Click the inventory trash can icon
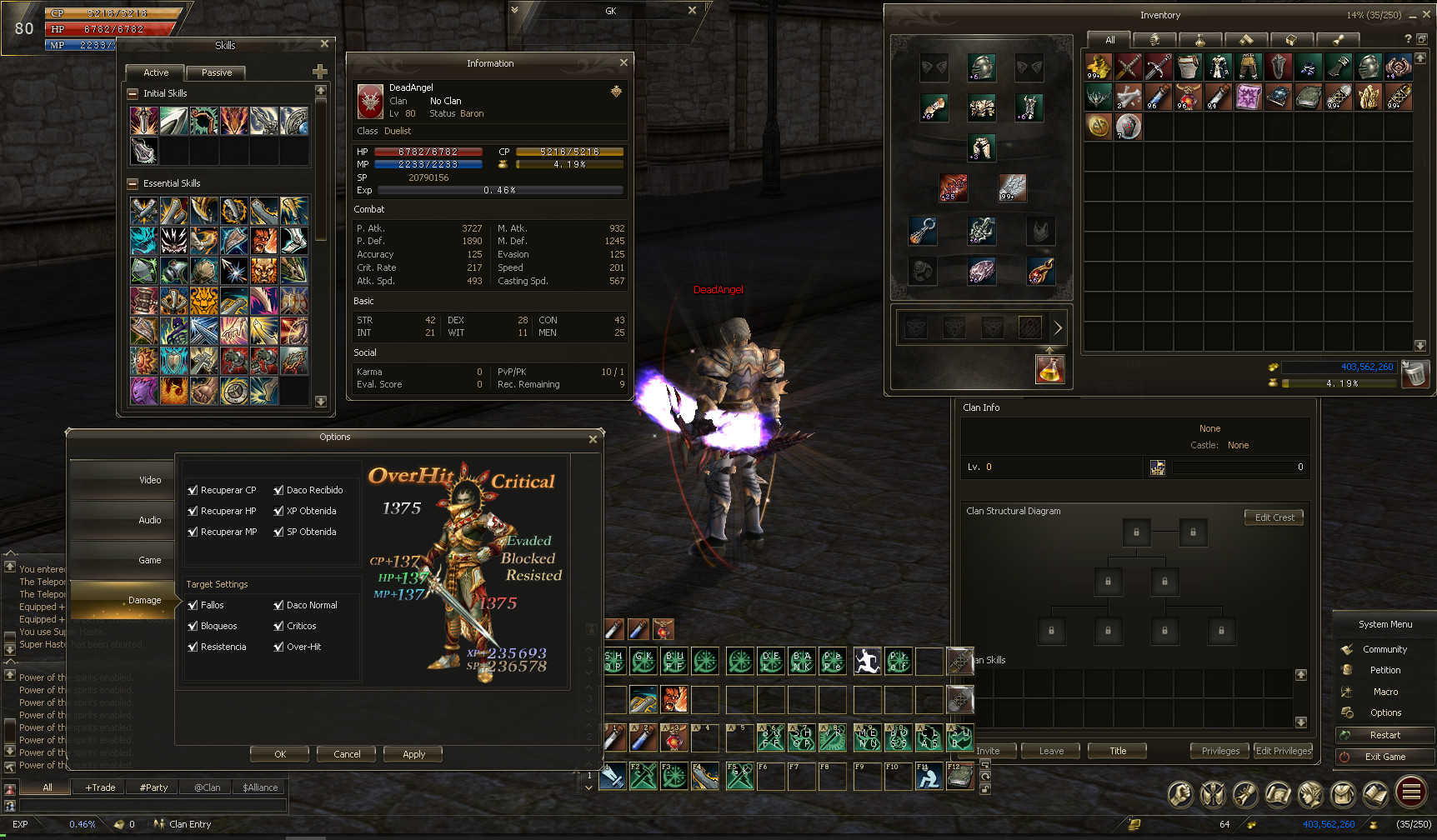Screen dimensions: 1437x840 1414,374
